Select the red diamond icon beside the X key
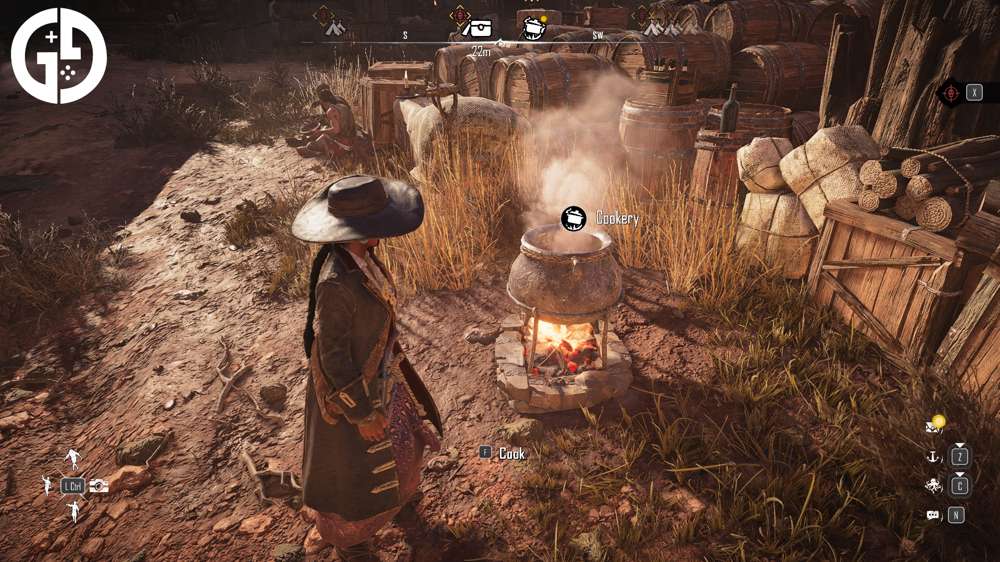Image resolution: width=1000 pixels, height=562 pixels. pyautogui.click(x=951, y=93)
